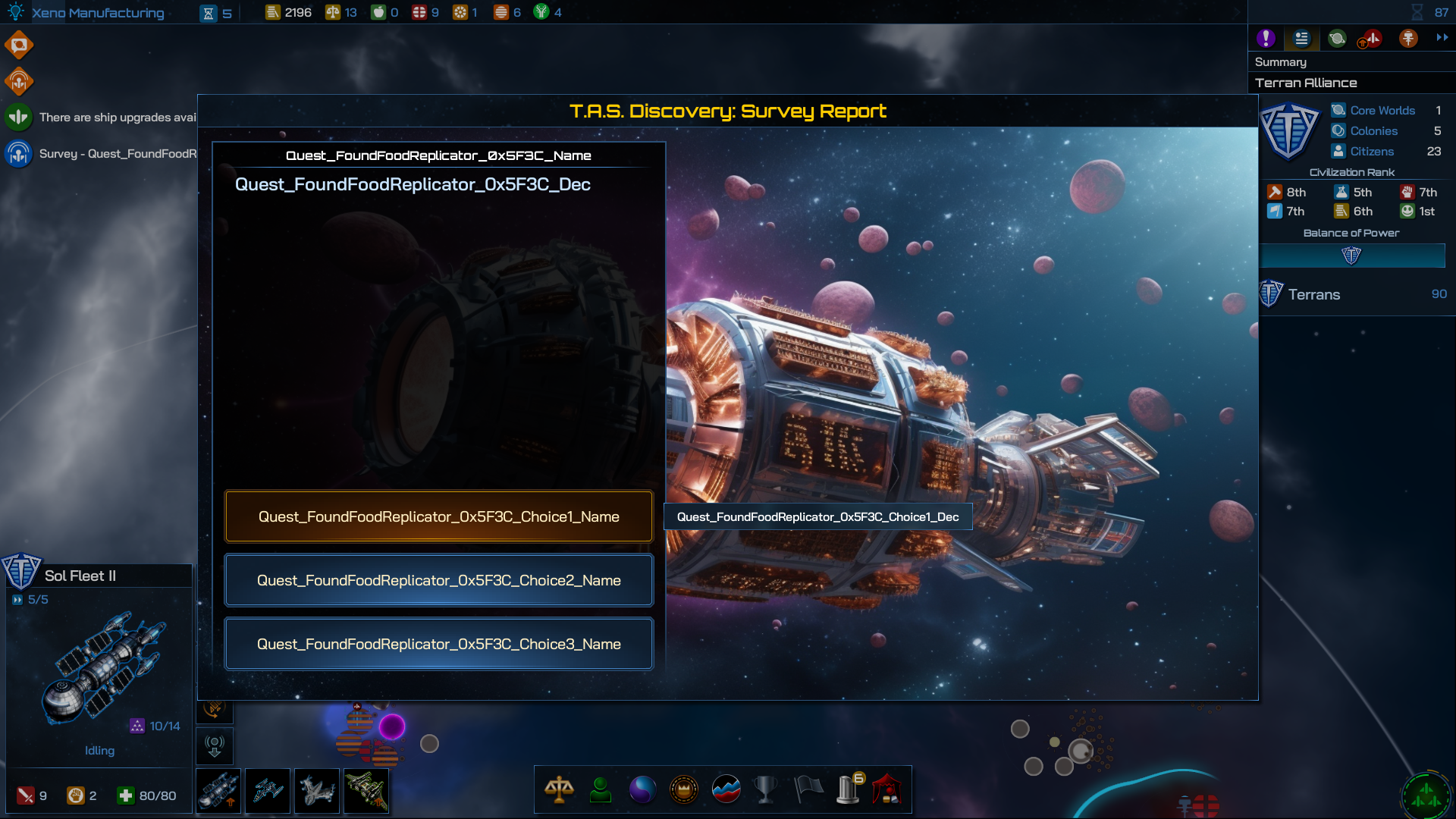This screenshot has height=819, width=1456.
Task: Click the purple exclamation alerts tab
Action: pos(1266,38)
